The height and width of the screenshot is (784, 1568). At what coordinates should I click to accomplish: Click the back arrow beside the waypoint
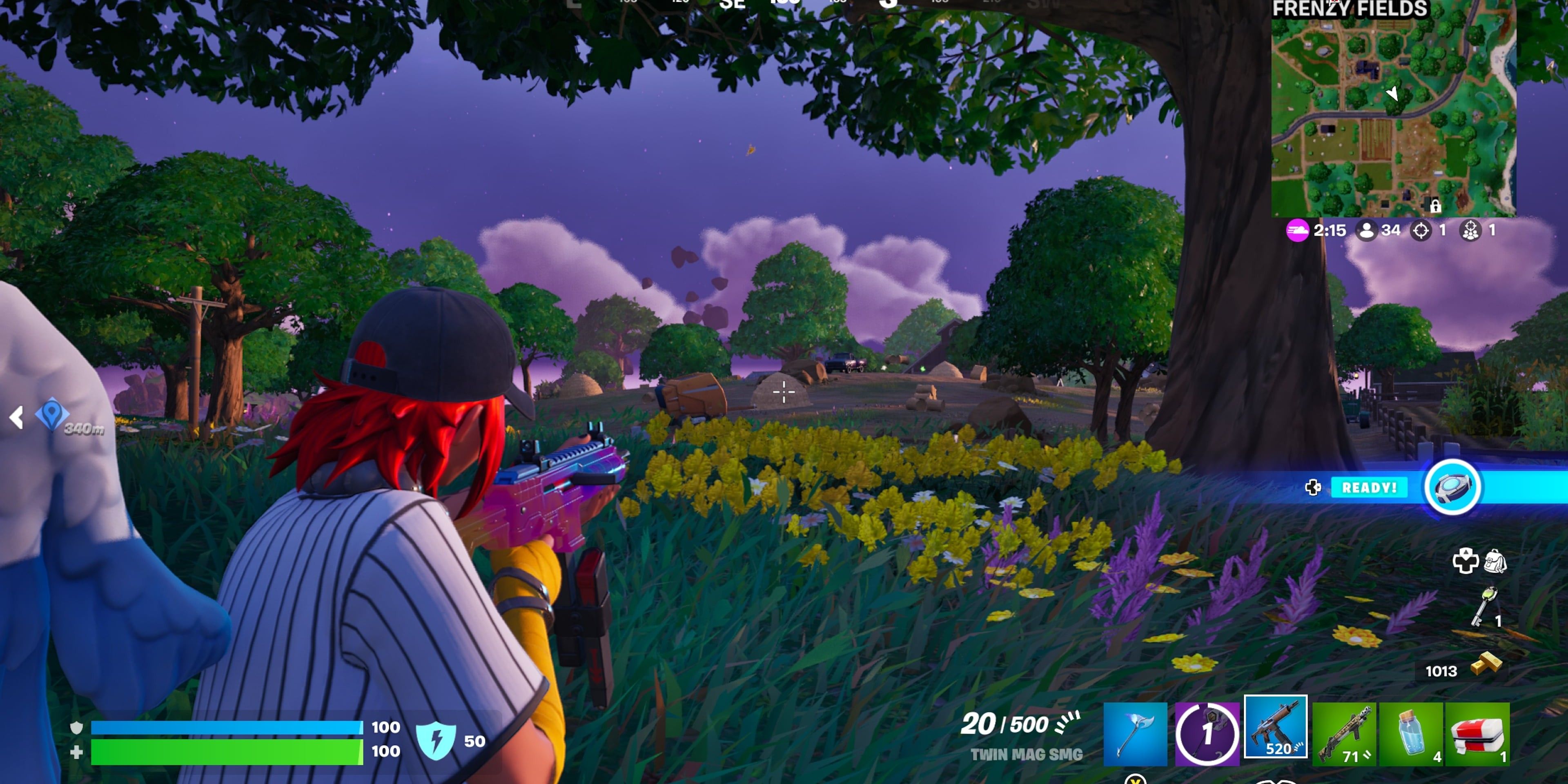pyautogui.click(x=16, y=418)
